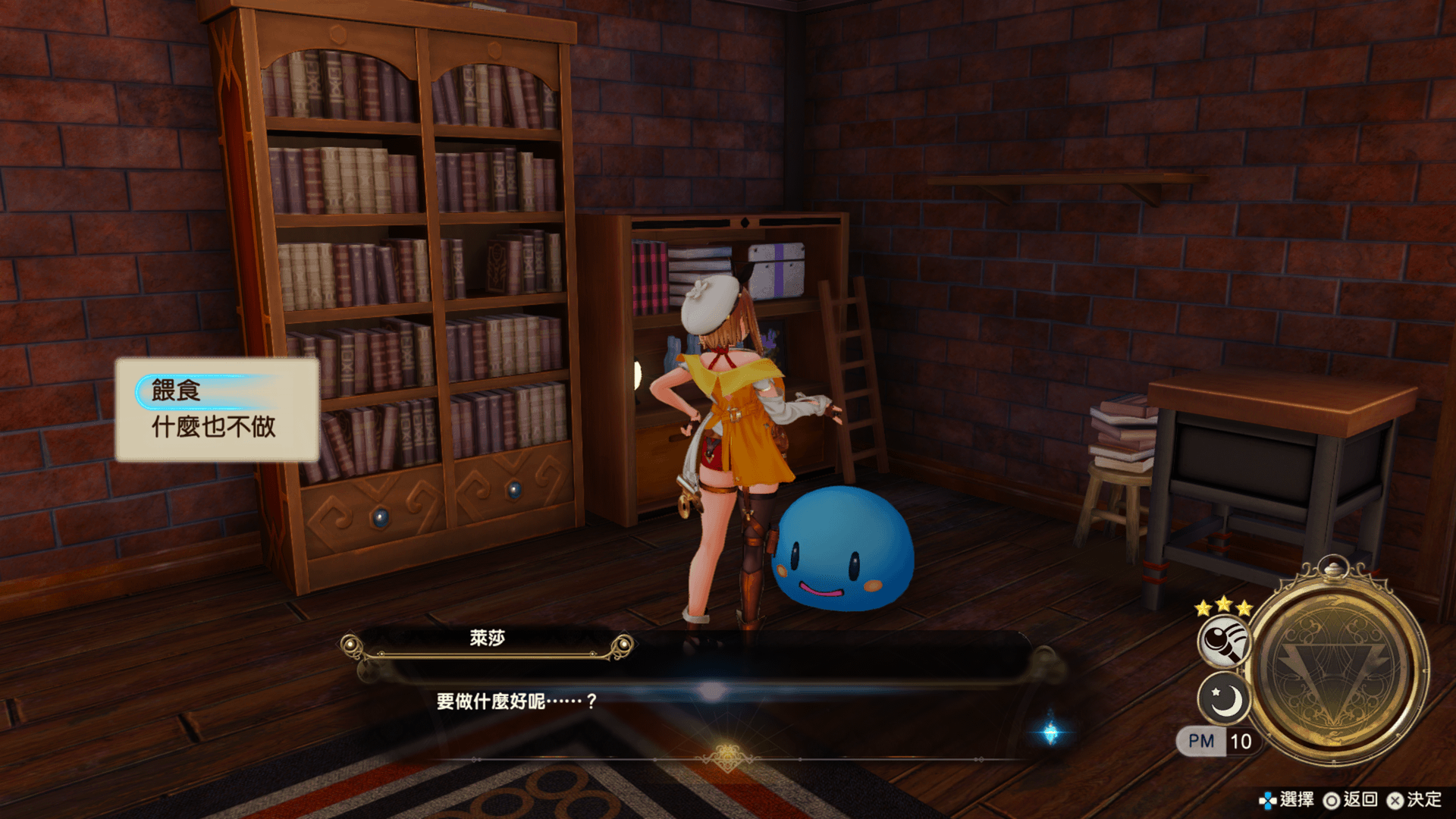Select 什麼也不做 (Do nothing)
Viewport: 1456px width, 819px height.
pyautogui.click(x=214, y=427)
